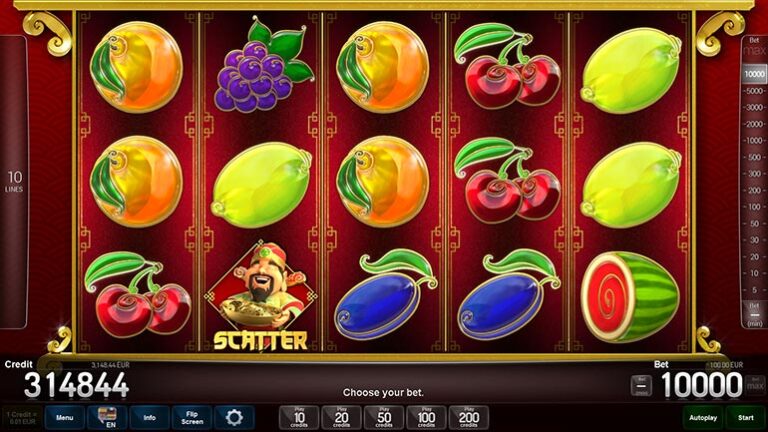
Task: Open the Menu button
Action: [x=64, y=418]
